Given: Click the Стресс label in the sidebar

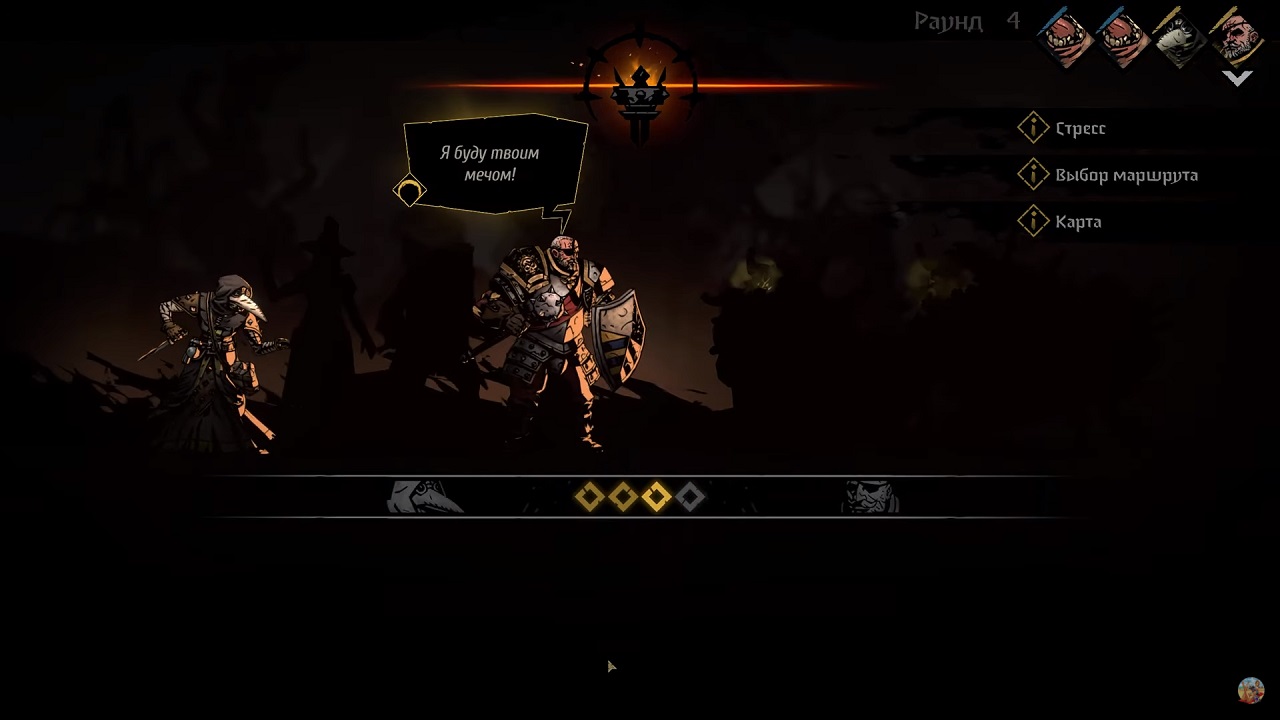Looking at the screenshot, I should coord(1081,128).
